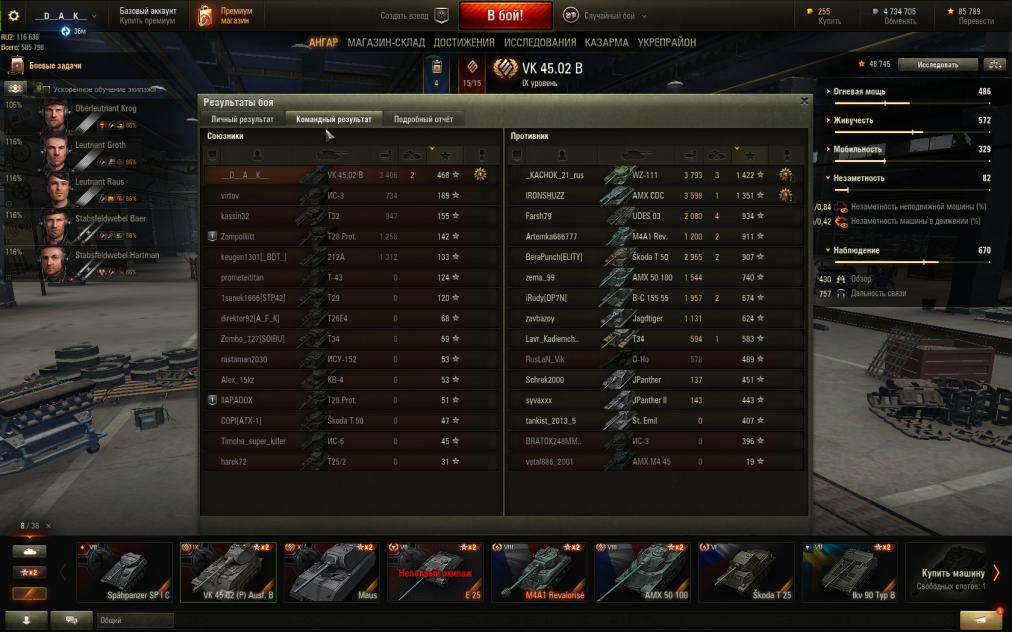The height and width of the screenshot is (632, 1012).
Task: Select the M4A1 Revalorisé tank
Action: [537, 573]
